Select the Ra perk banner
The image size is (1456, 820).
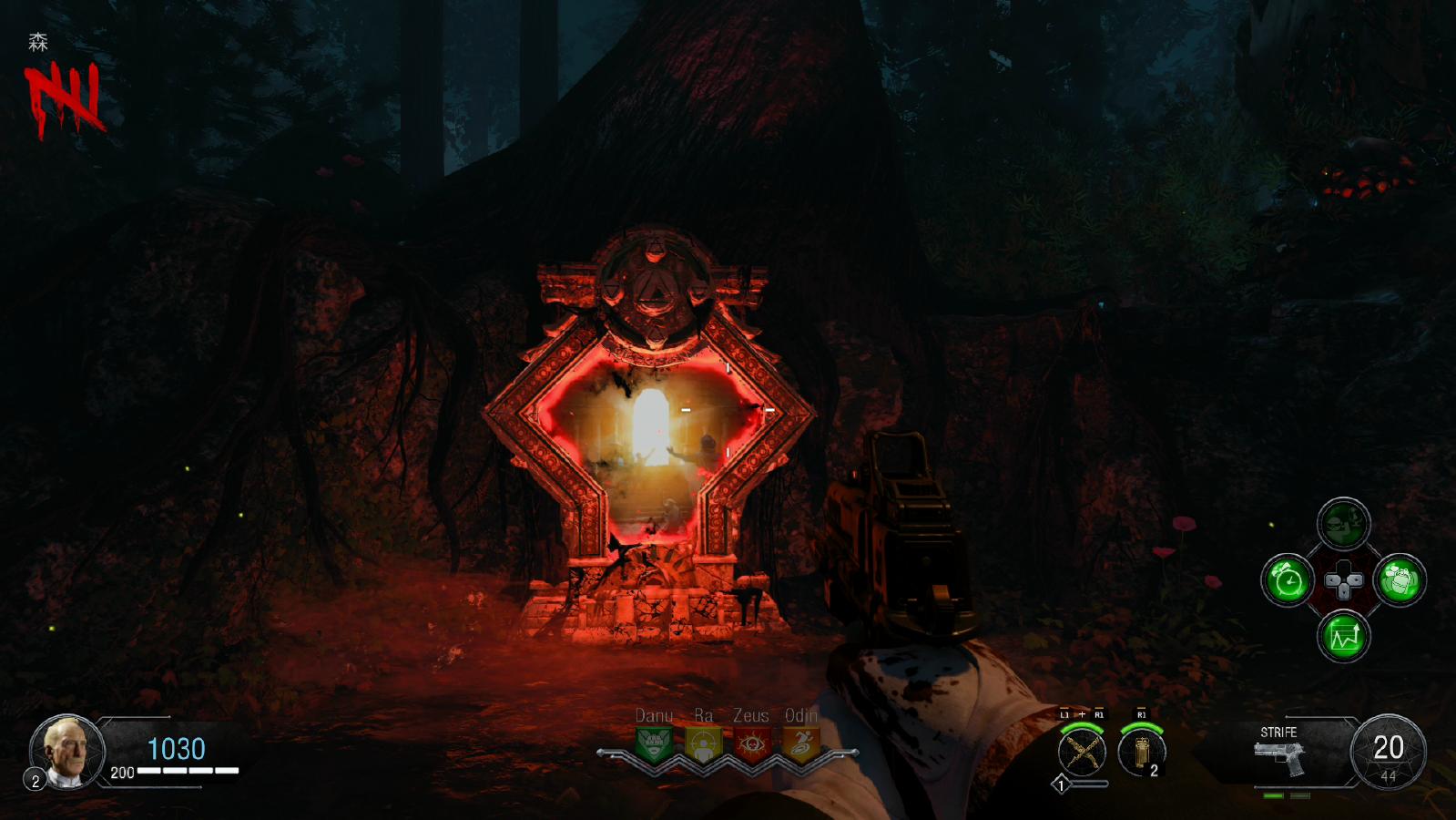point(703,743)
